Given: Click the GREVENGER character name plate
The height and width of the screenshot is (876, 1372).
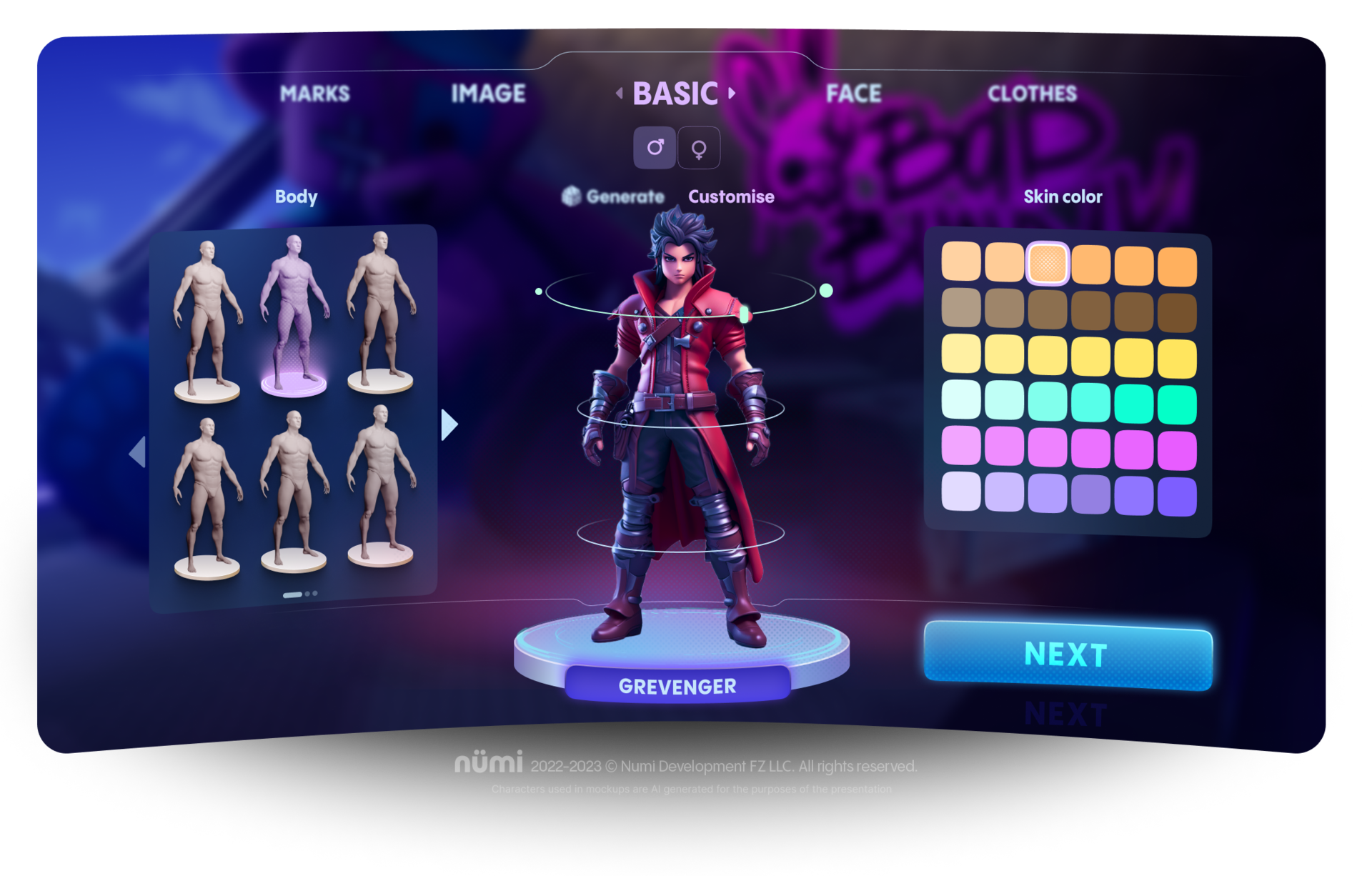Looking at the screenshot, I should [x=677, y=686].
